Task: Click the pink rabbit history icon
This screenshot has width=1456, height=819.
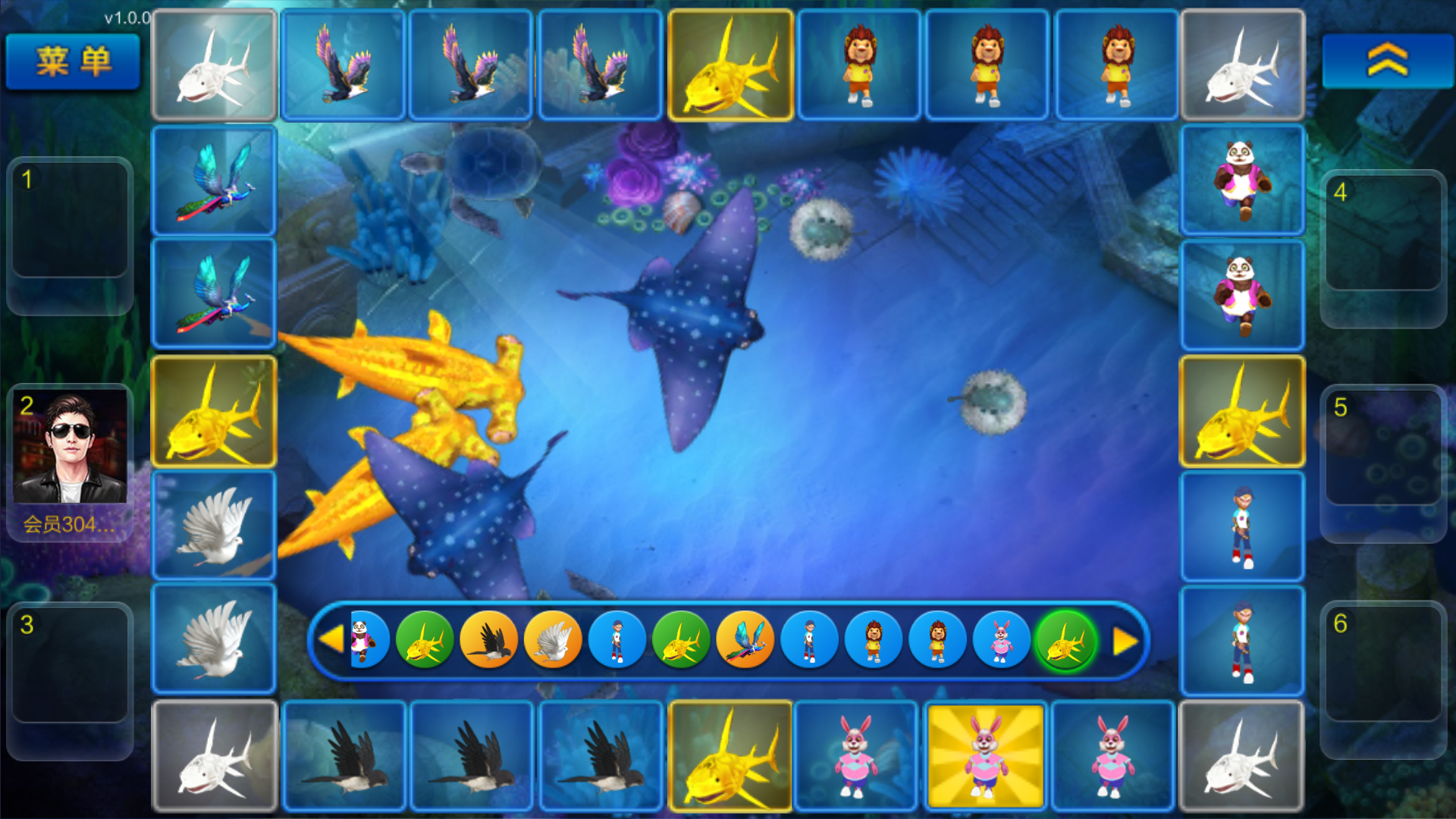Action: [x=1001, y=642]
